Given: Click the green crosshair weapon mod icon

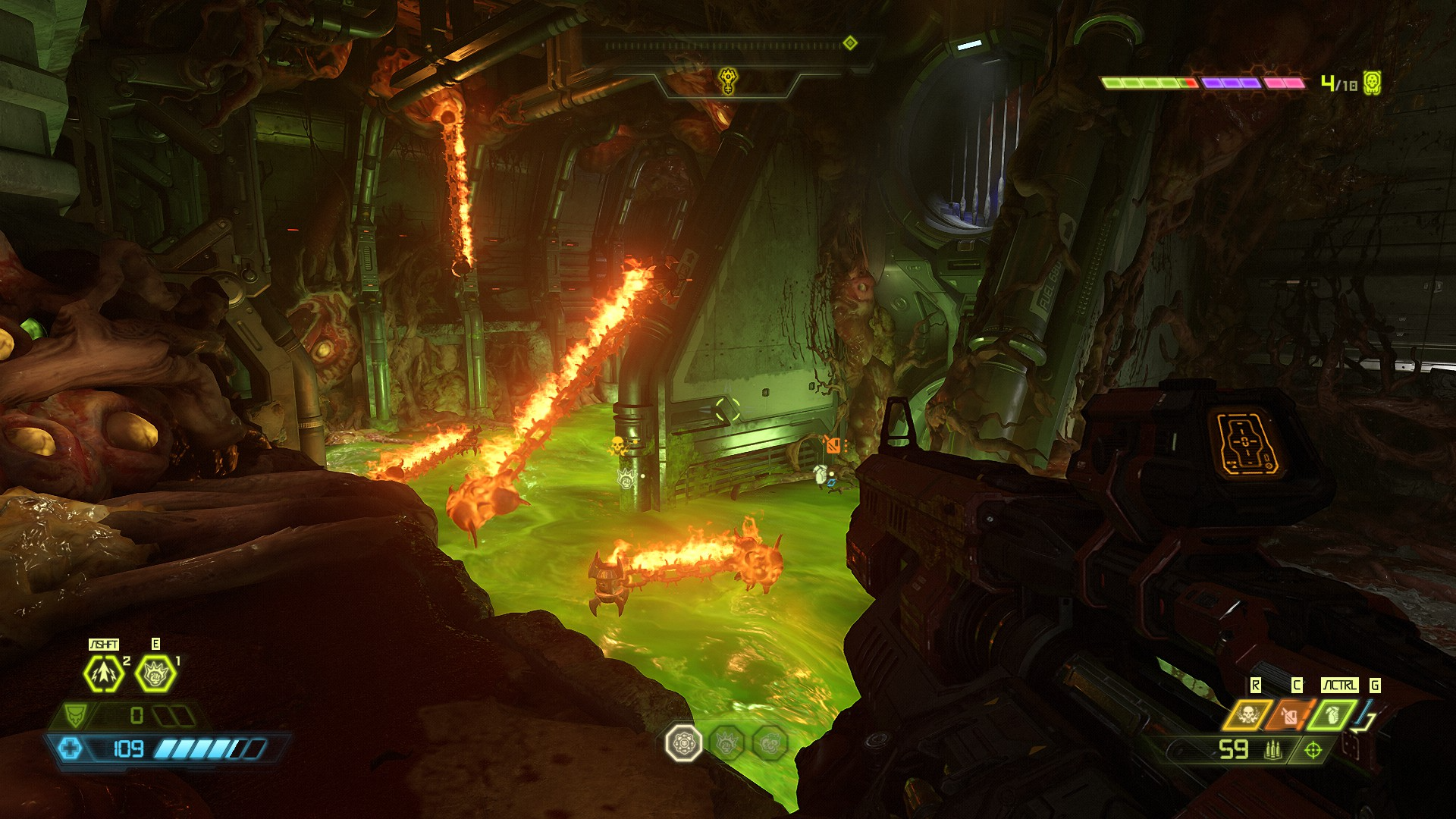Looking at the screenshot, I should [x=1313, y=750].
